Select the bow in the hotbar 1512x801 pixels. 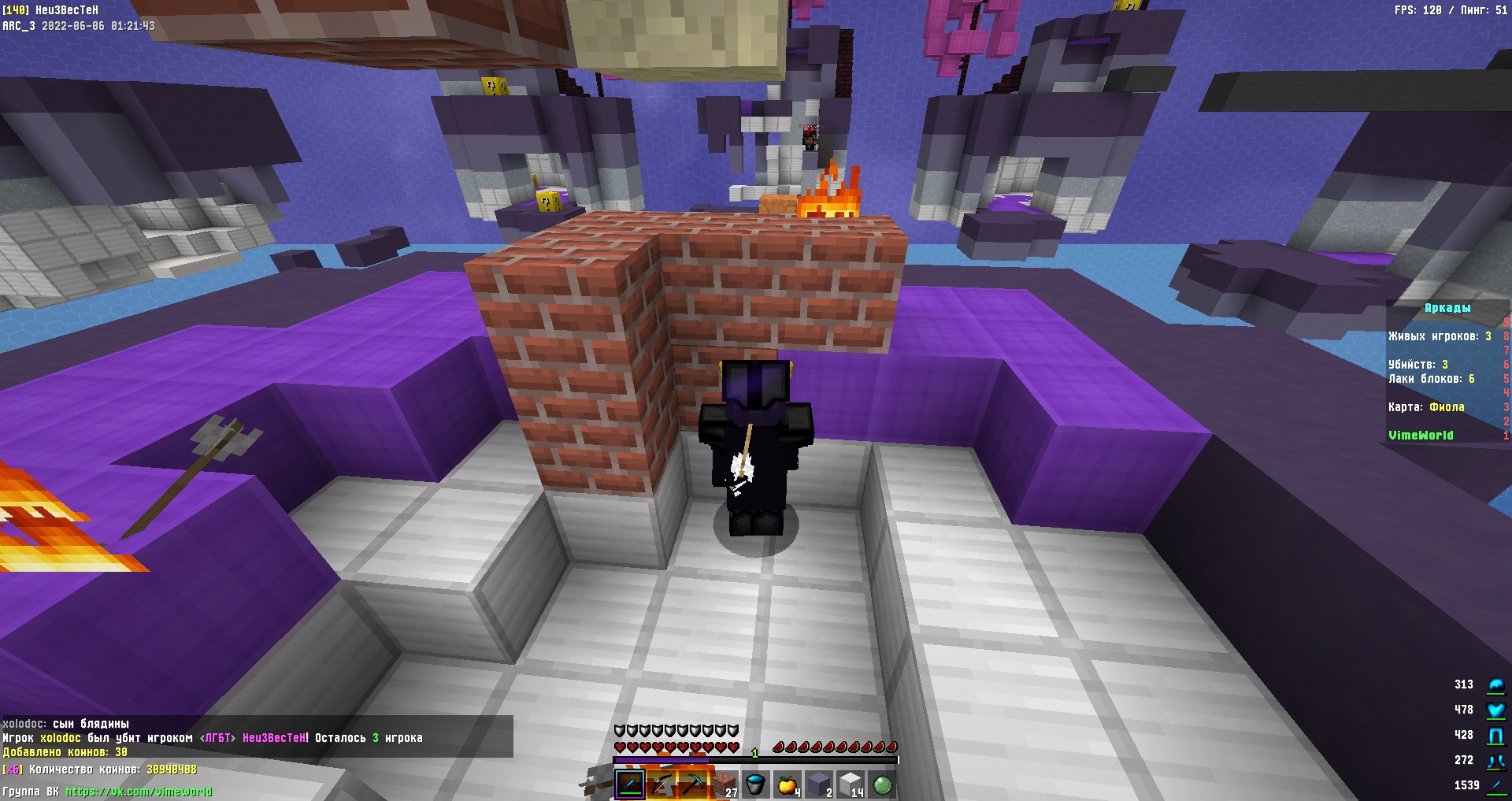click(x=661, y=784)
